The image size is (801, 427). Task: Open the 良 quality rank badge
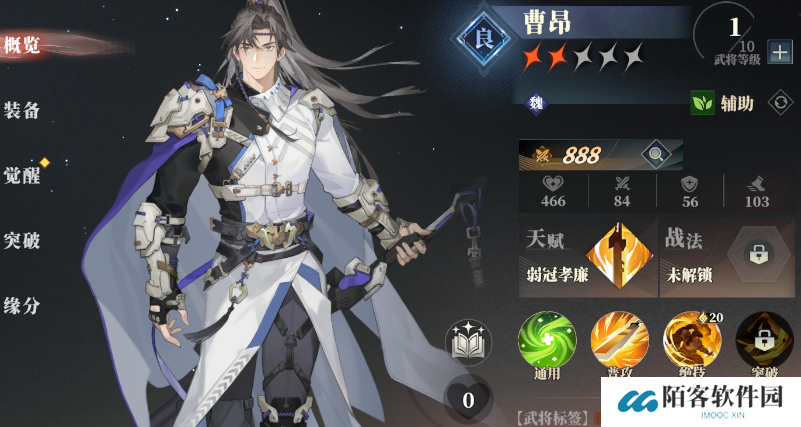click(484, 40)
